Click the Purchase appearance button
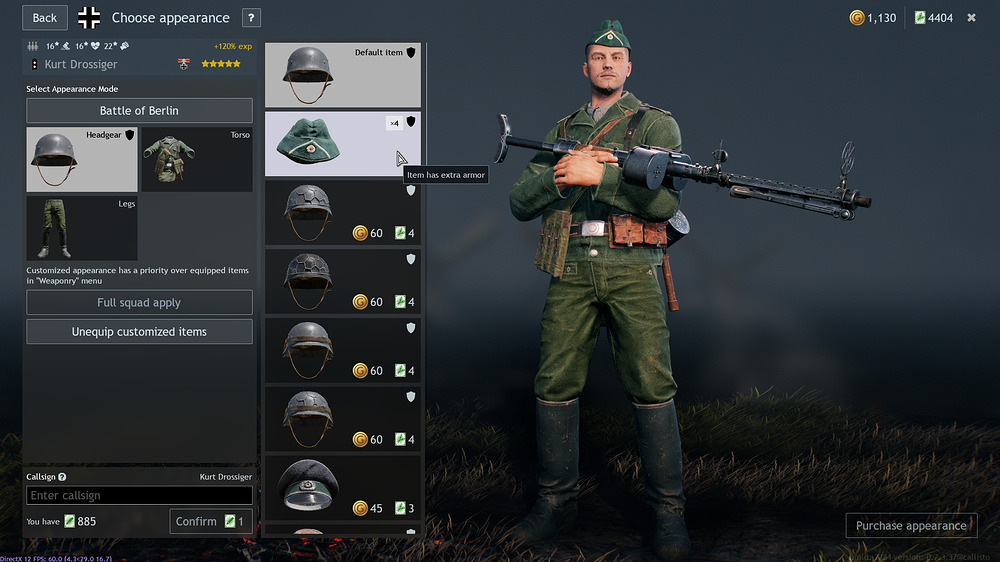Screen dimensions: 1000x562 (x=911, y=525)
